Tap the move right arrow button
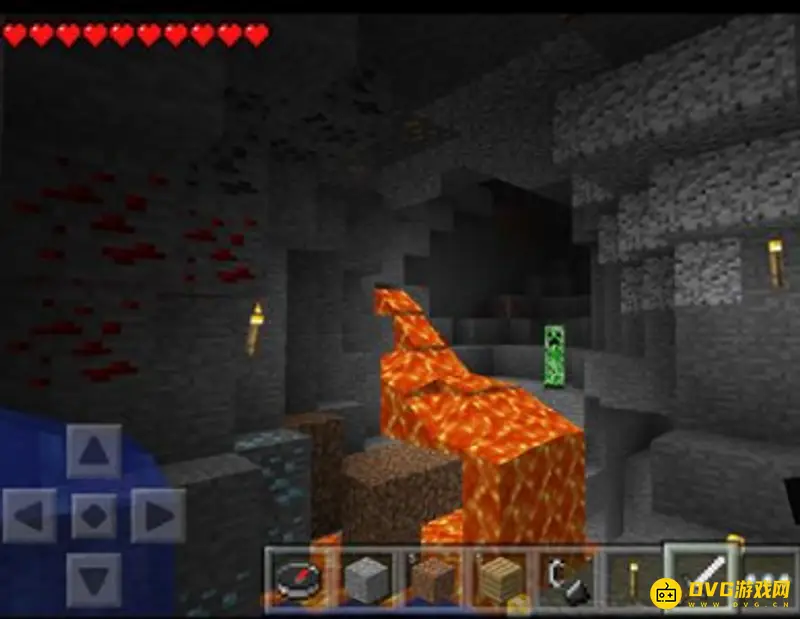800x619 pixels. click(157, 516)
